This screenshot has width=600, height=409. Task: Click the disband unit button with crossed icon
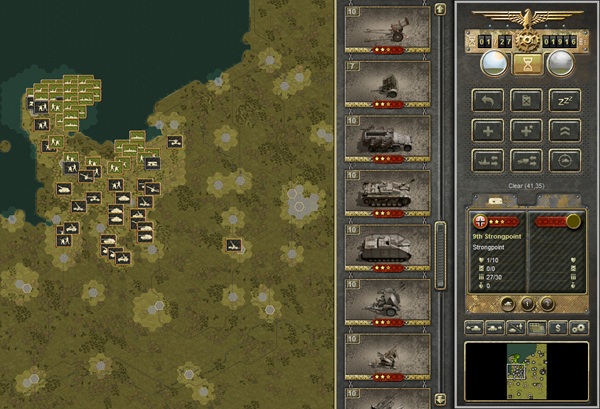[x=526, y=100]
